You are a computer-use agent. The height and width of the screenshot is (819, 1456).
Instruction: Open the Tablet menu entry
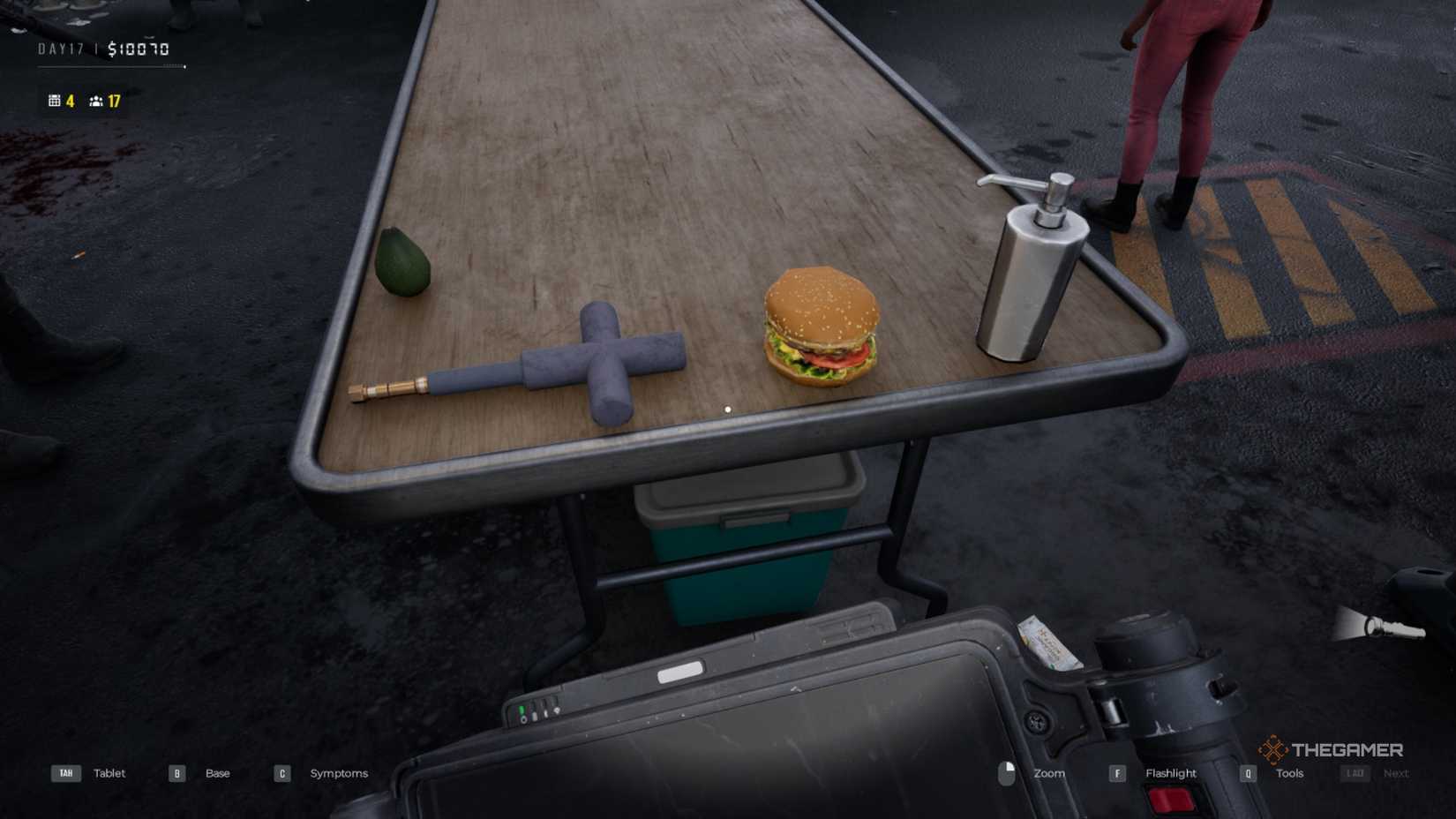(109, 773)
